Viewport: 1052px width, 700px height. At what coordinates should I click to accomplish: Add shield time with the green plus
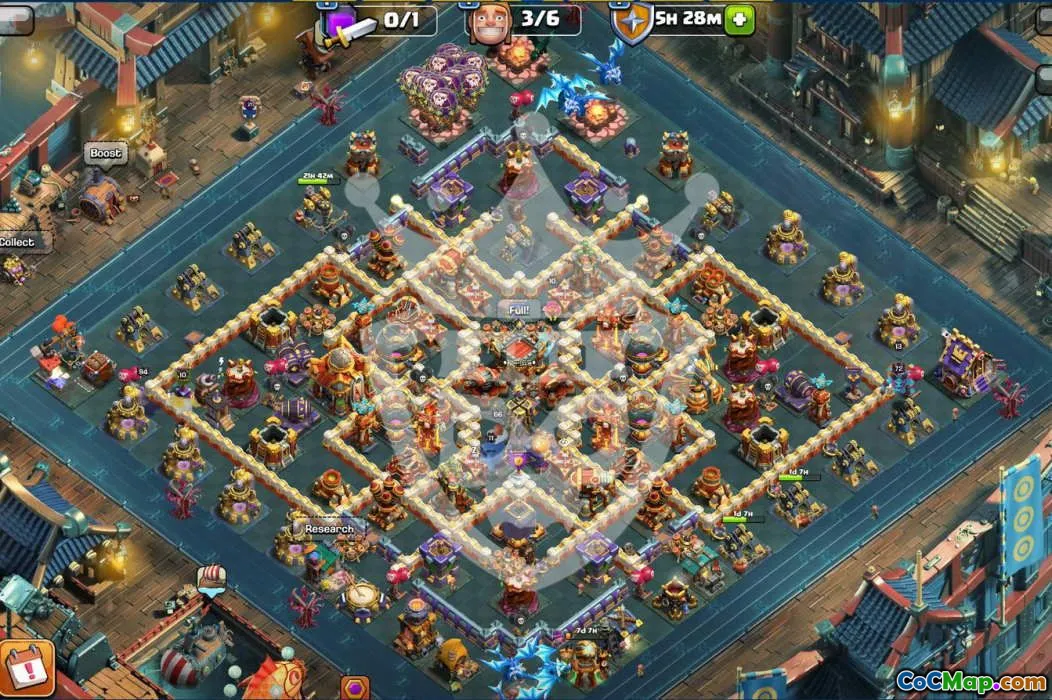pos(739,19)
